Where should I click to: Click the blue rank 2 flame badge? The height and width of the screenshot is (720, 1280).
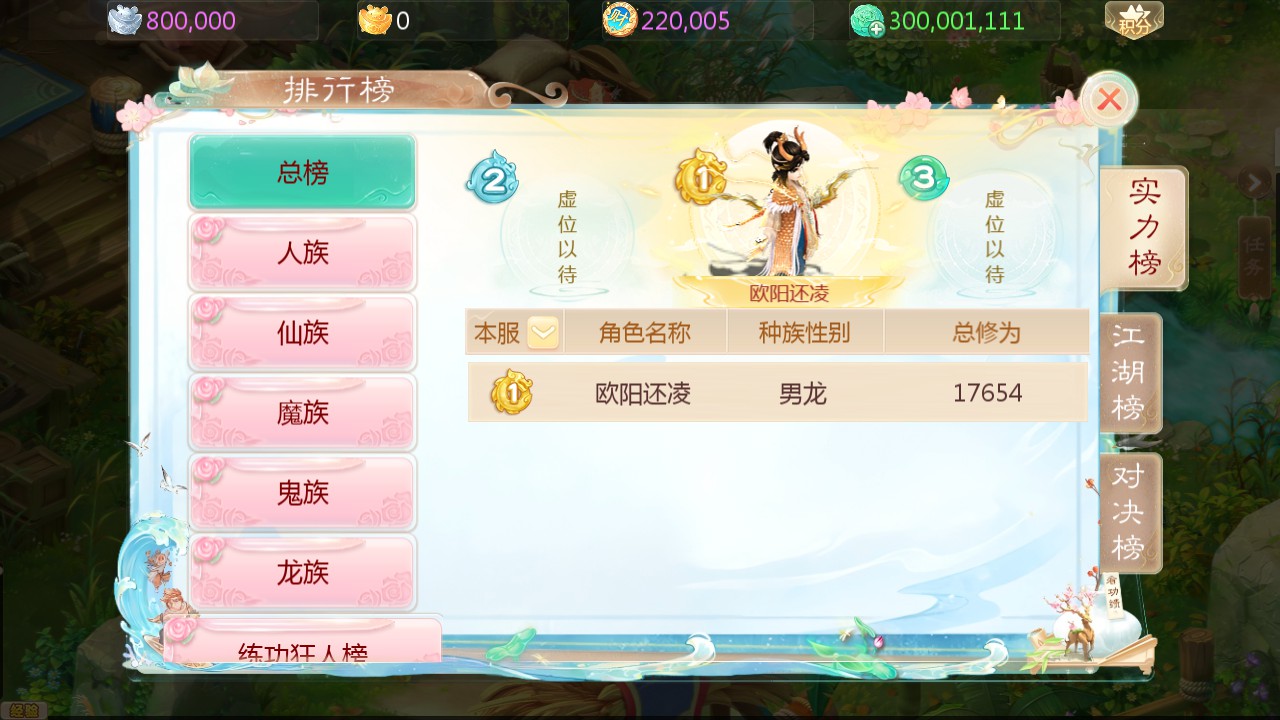tap(491, 180)
